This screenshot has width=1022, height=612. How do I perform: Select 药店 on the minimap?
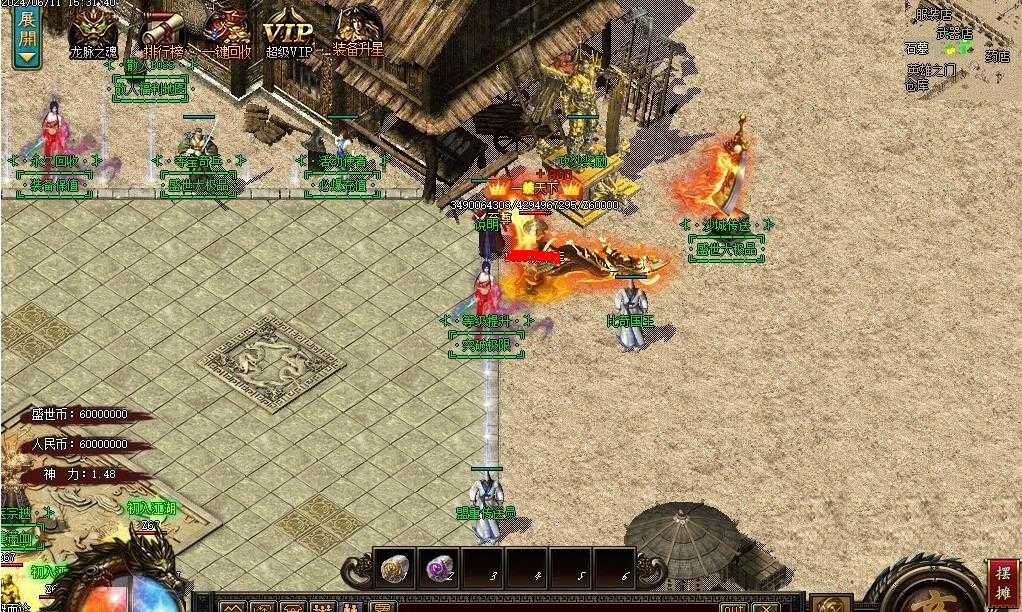point(997,56)
